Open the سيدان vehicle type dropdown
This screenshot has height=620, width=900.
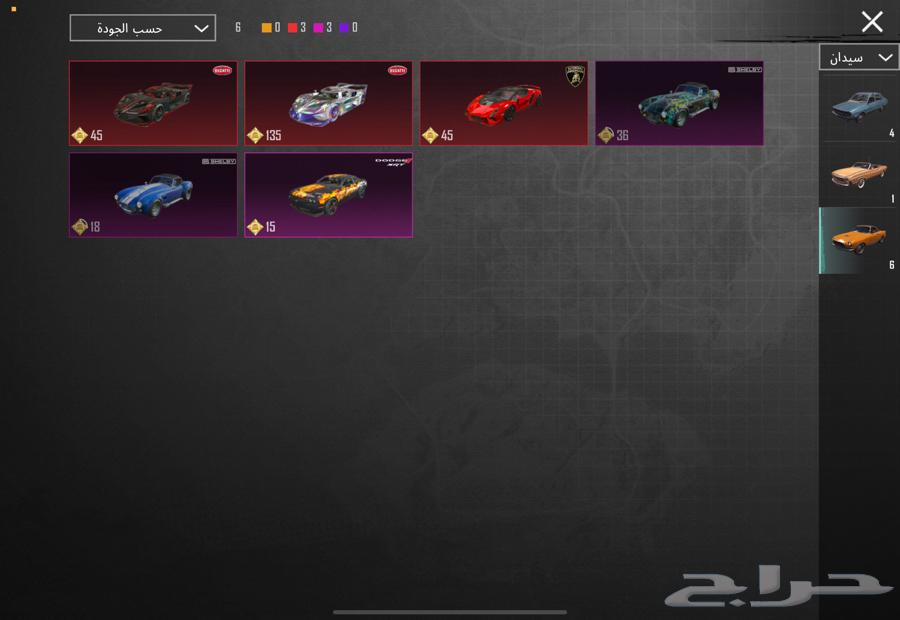(x=858, y=57)
